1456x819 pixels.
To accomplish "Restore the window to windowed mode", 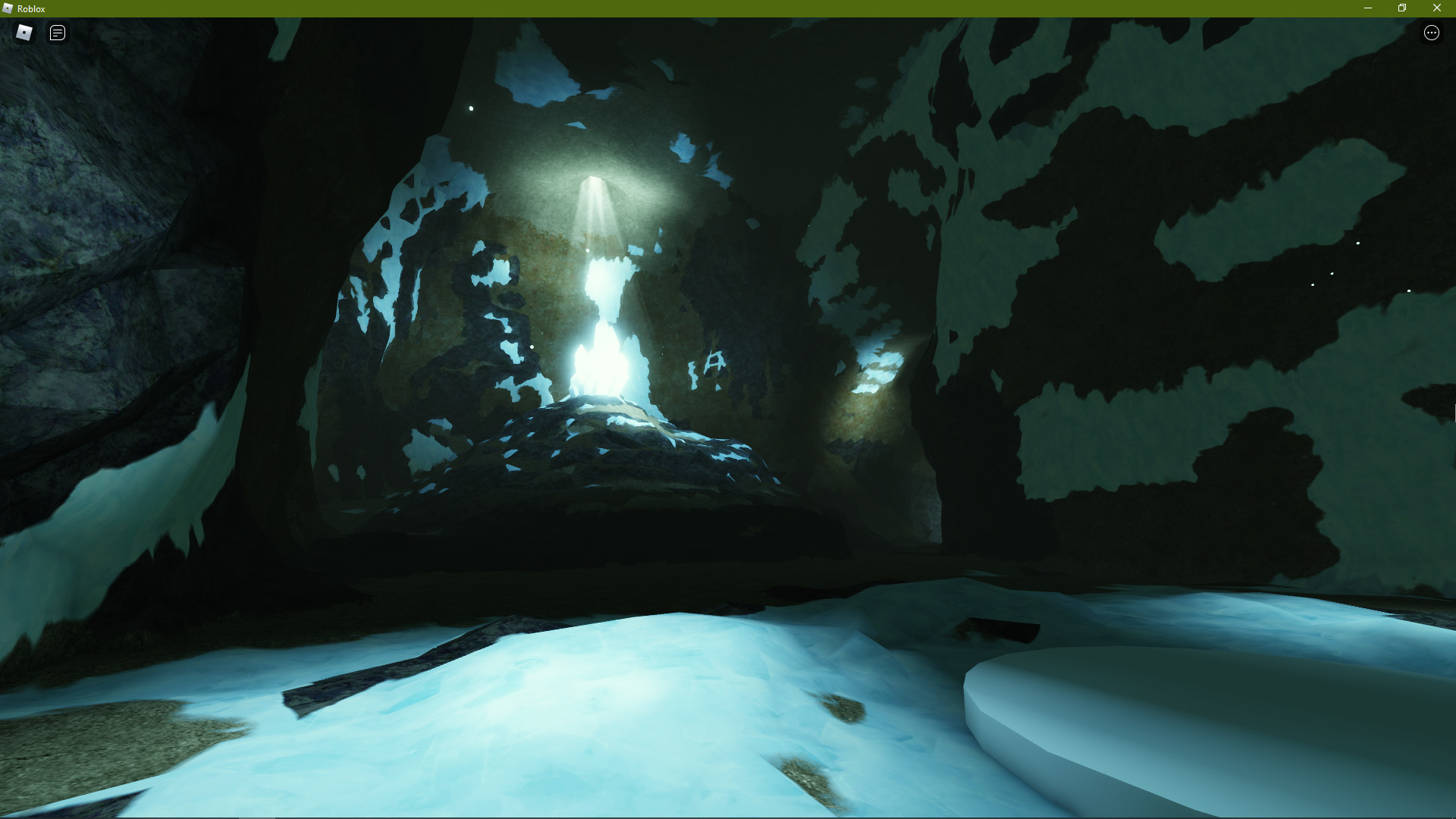I will click(x=1402, y=8).
